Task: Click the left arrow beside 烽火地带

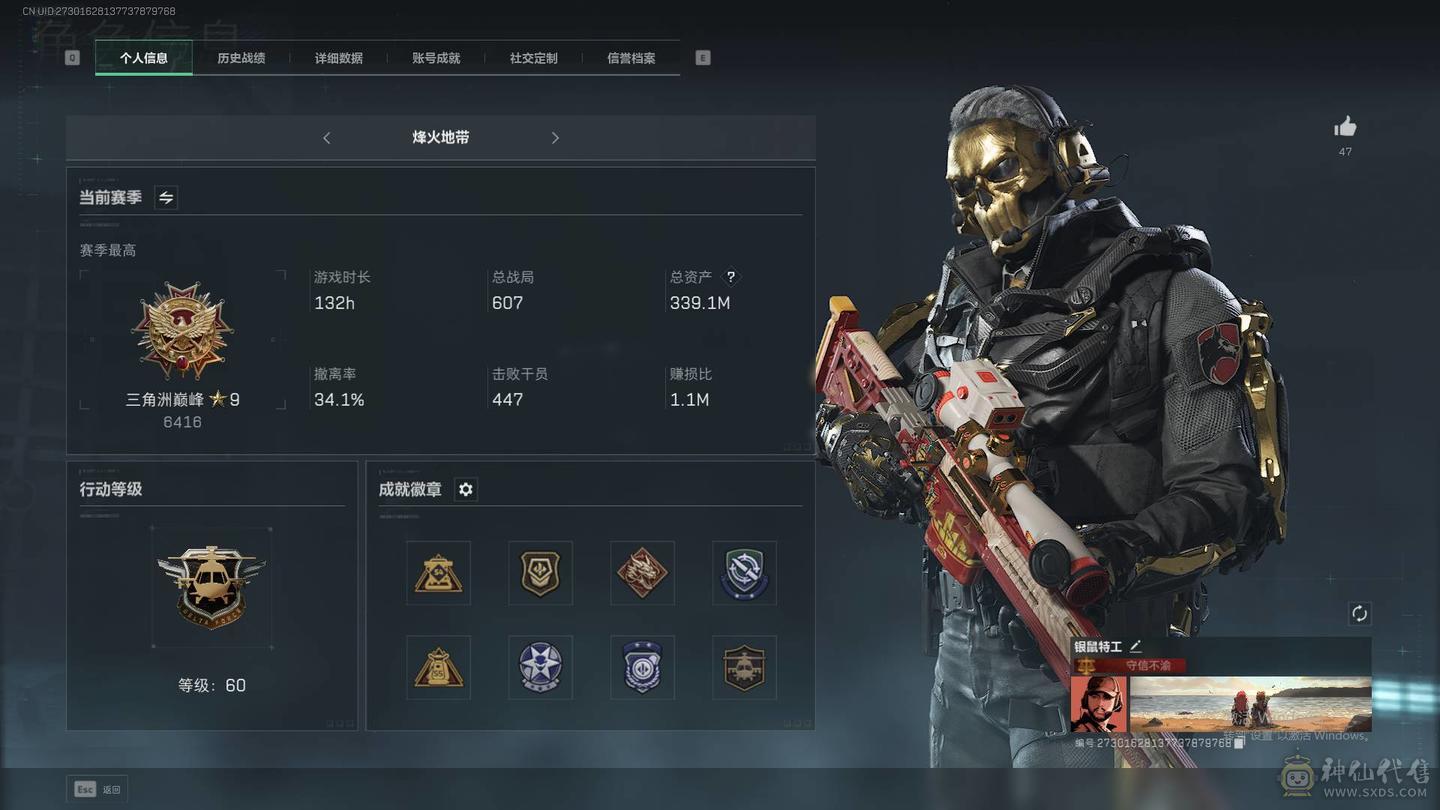Action: (x=327, y=138)
